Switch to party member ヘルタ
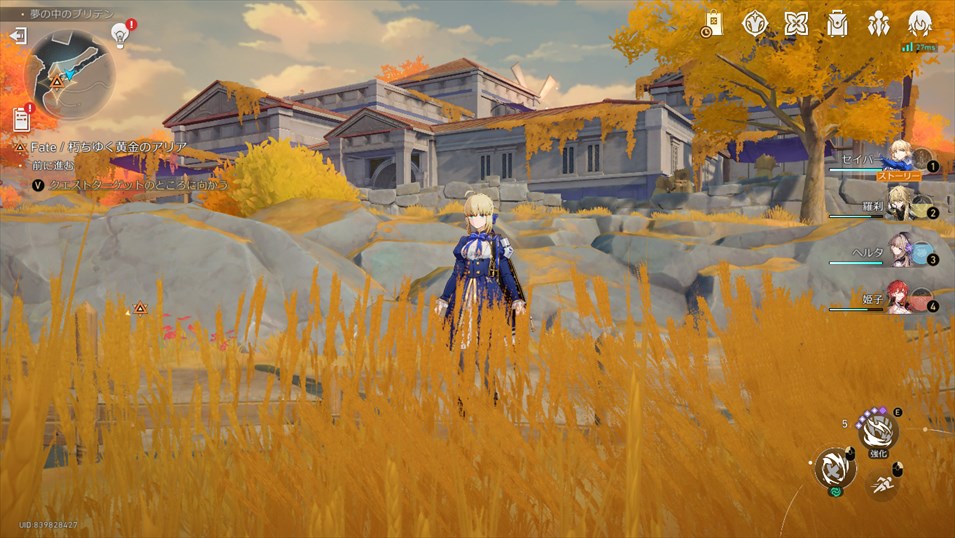 [x=902, y=252]
